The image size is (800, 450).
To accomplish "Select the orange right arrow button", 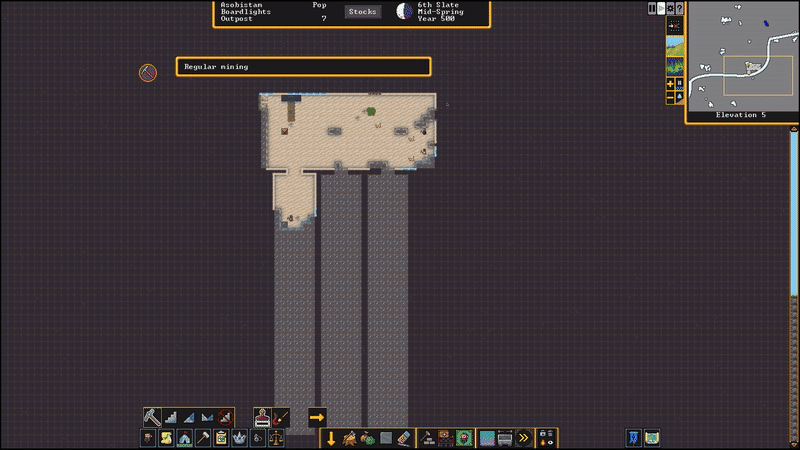I will pyautogui.click(x=317, y=416).
